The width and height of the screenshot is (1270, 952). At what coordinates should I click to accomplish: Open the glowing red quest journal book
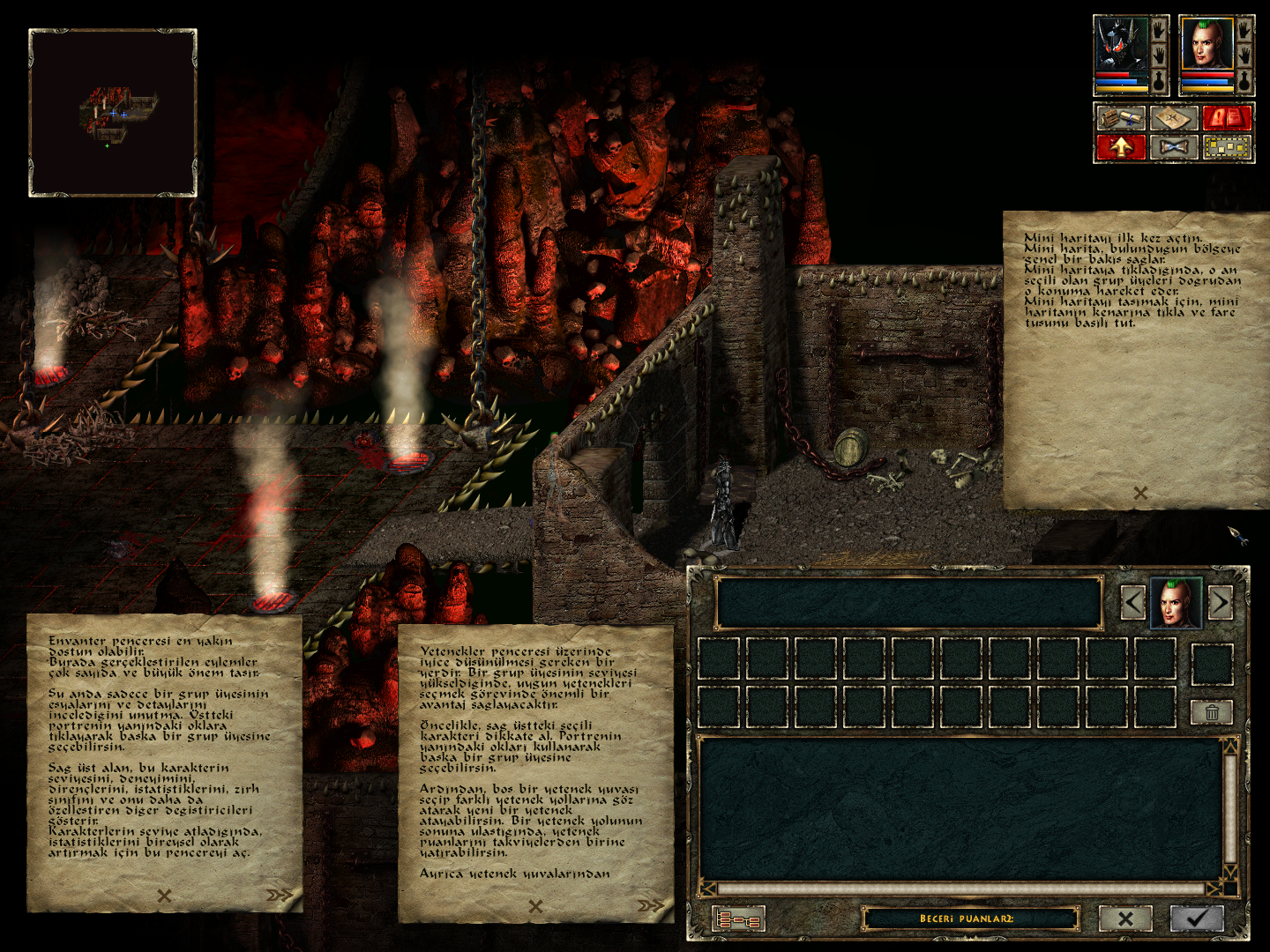pos(1228,118)
